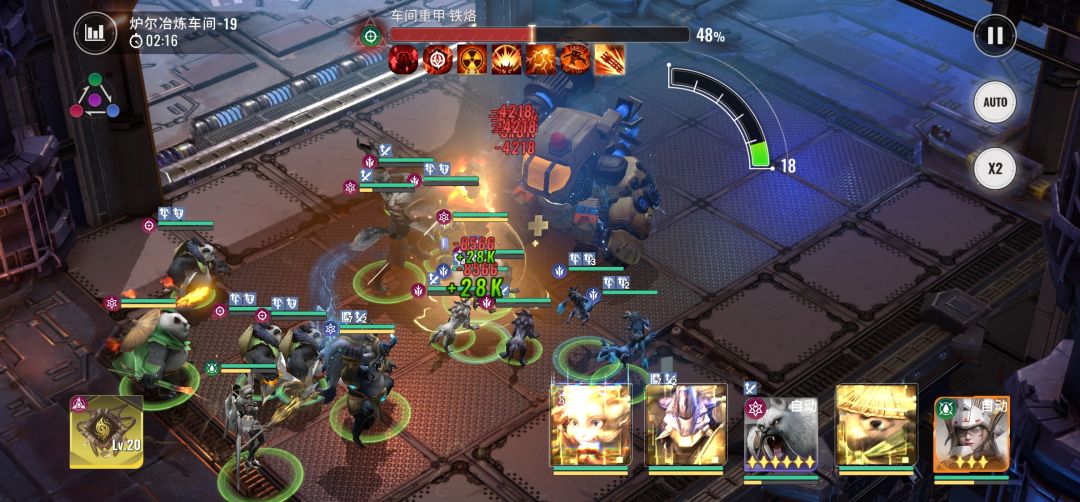Show the faction affinity triangle diagram
The width and height of the screenshot is (1080, 502).
[x=95, y=96]
